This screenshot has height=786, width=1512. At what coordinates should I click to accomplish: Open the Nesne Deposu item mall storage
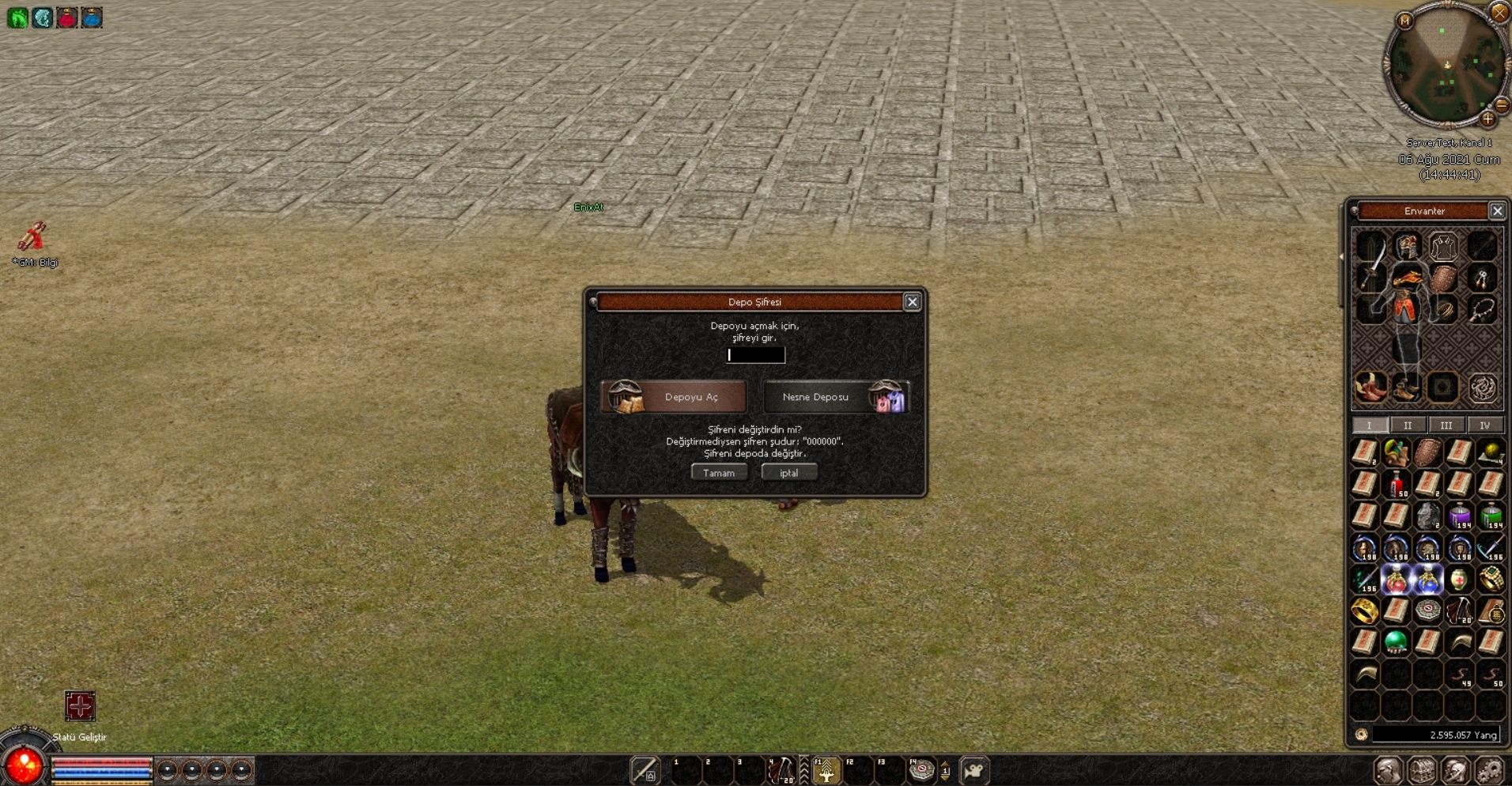(x=836, y=397)
